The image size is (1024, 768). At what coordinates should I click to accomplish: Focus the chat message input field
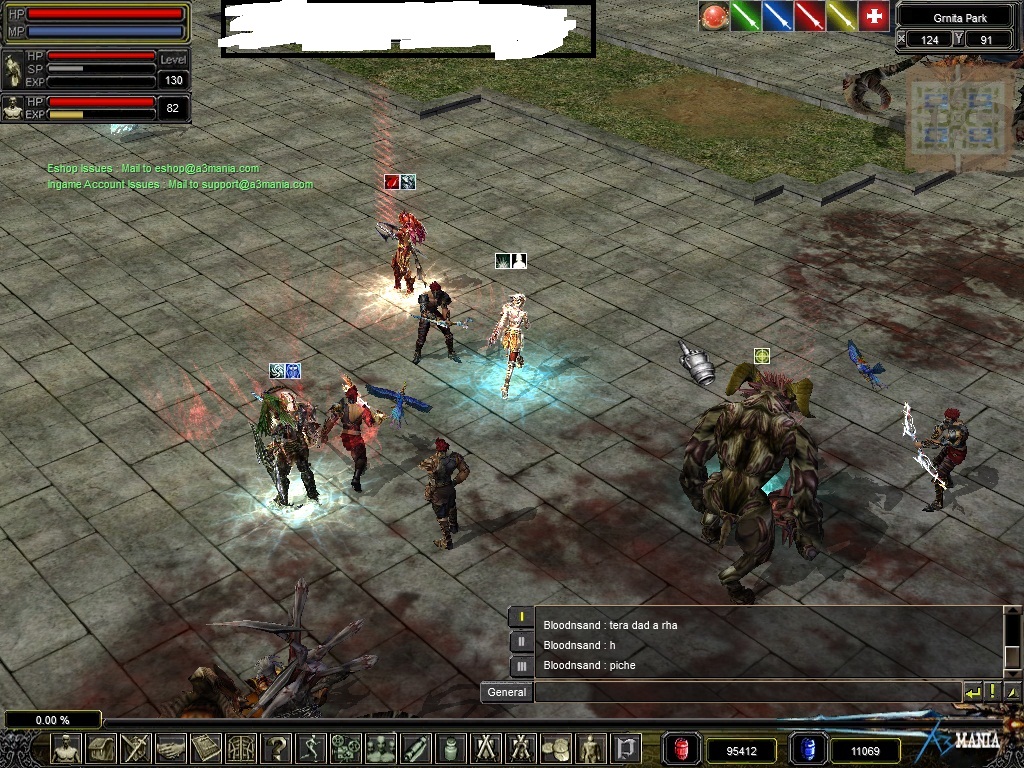tap(747, 692)
